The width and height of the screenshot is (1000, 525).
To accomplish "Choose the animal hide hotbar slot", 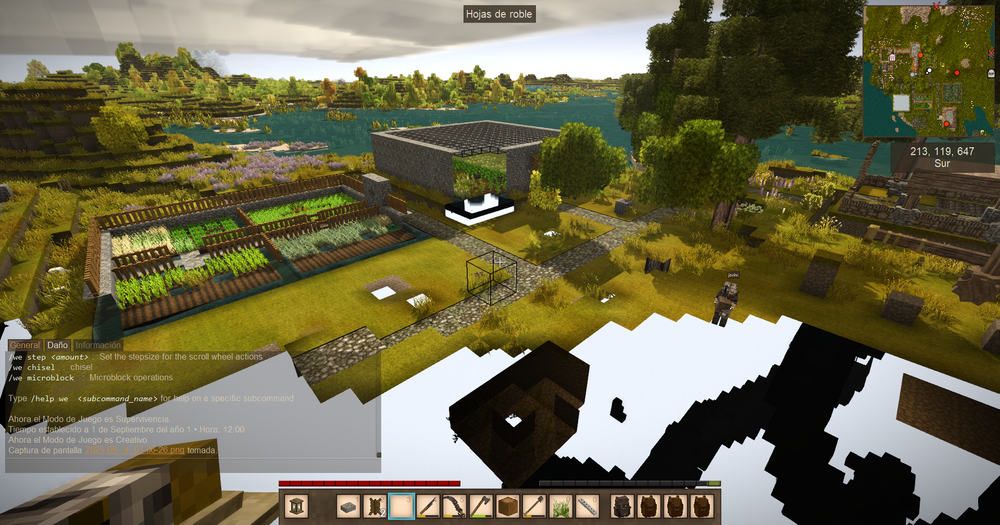I will pos(375,506).
